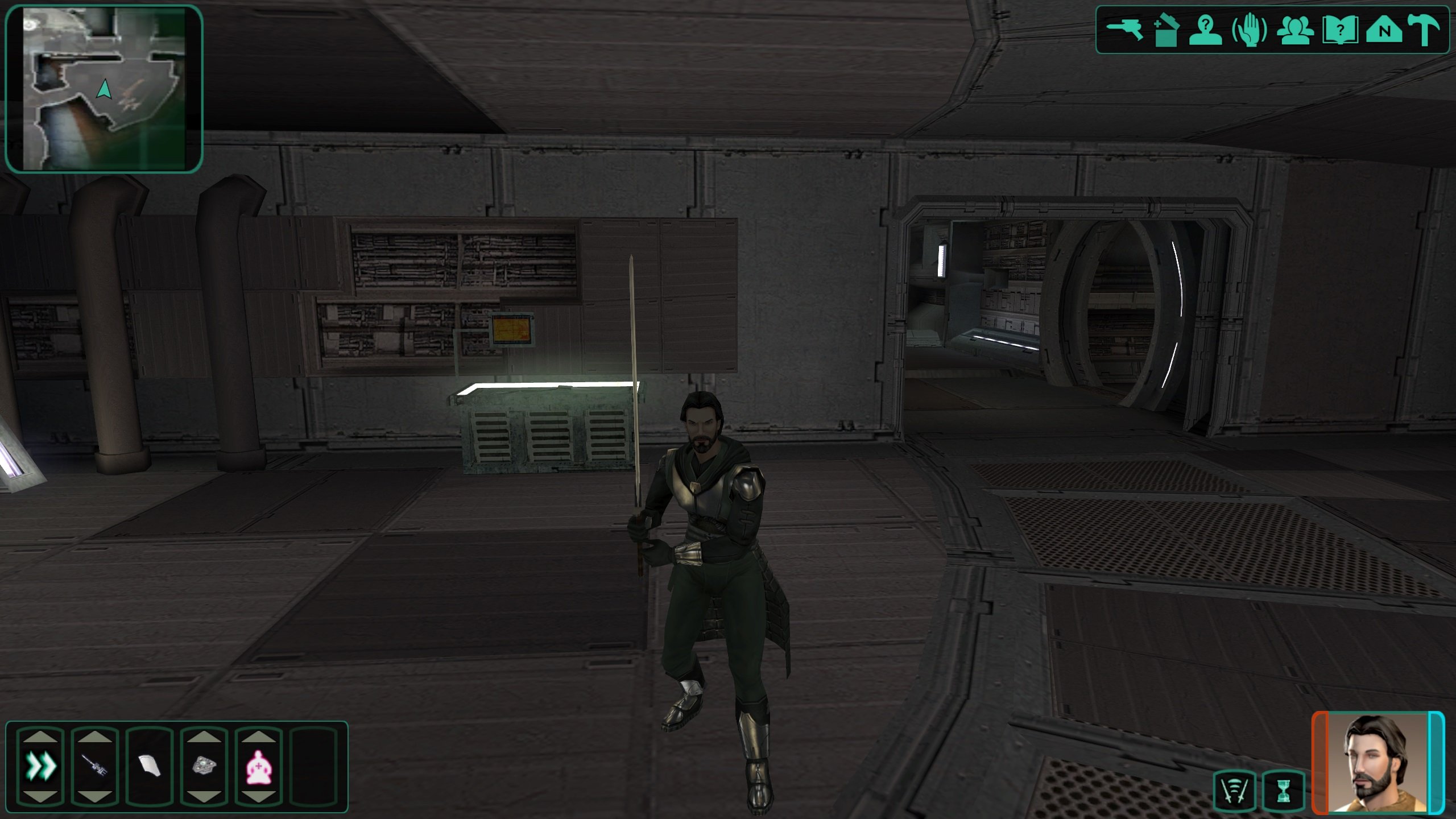
Task: Select the white shield item slot
Action: coord(150,766)
